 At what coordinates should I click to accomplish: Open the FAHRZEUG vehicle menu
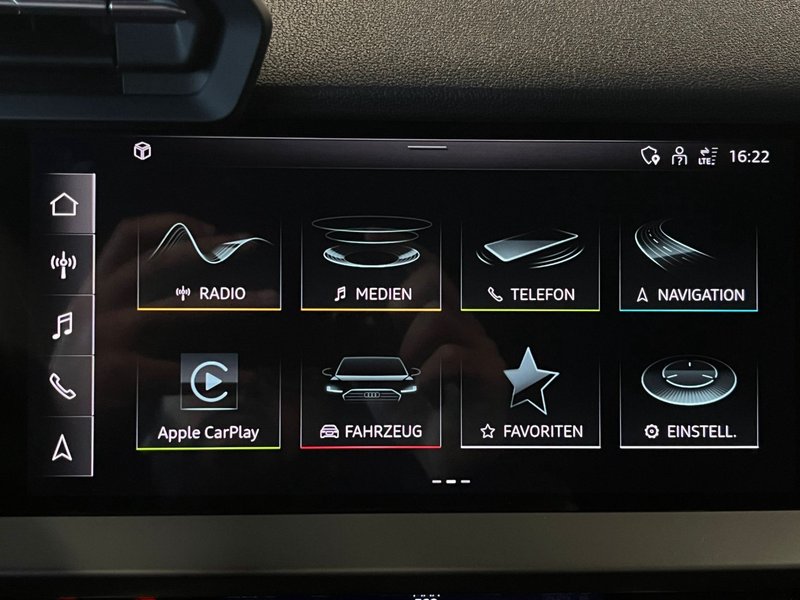click(370, 401)
